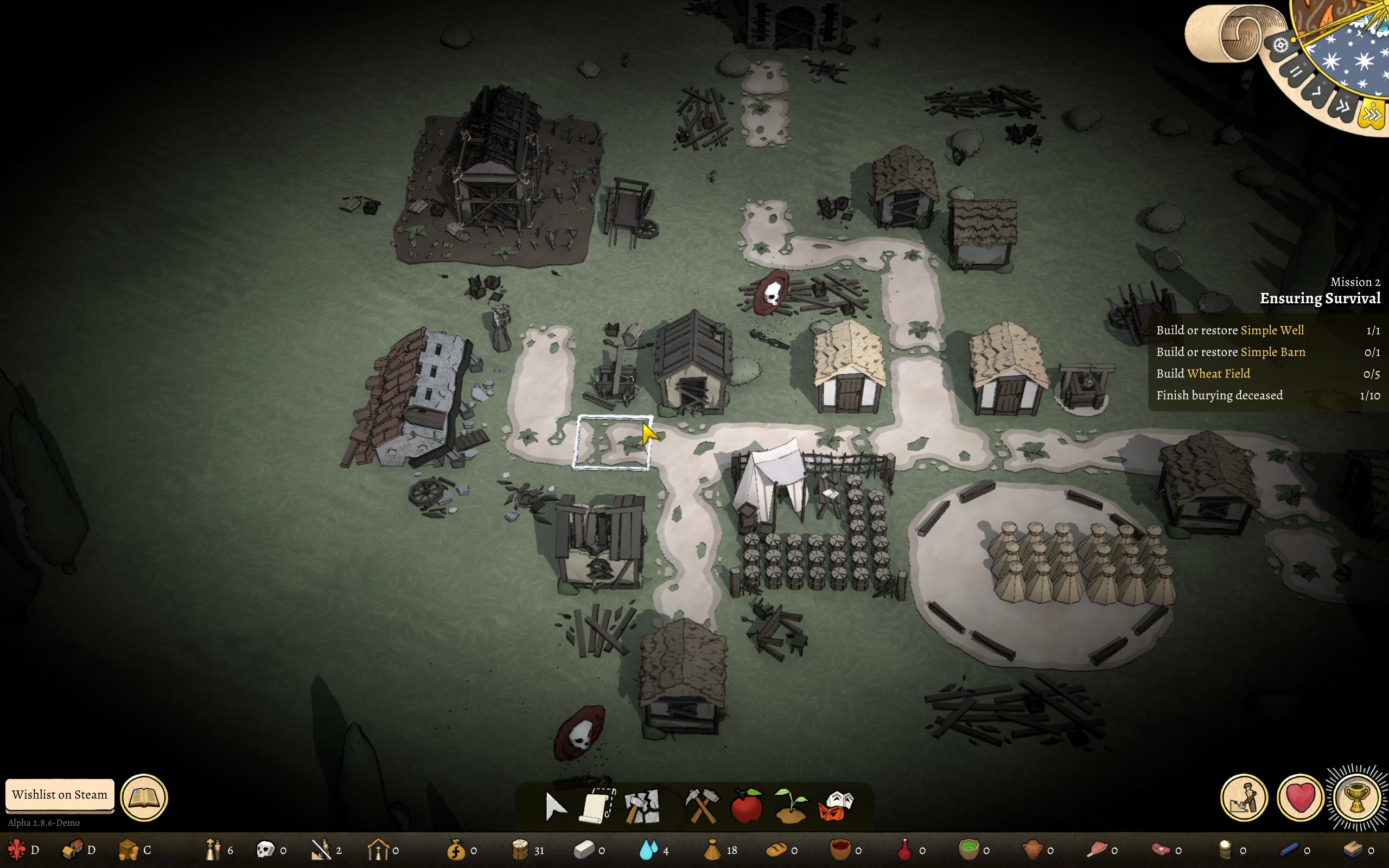The image size is (1389, 868).
Task: Open the book journal icon
Action: [144, 797]
